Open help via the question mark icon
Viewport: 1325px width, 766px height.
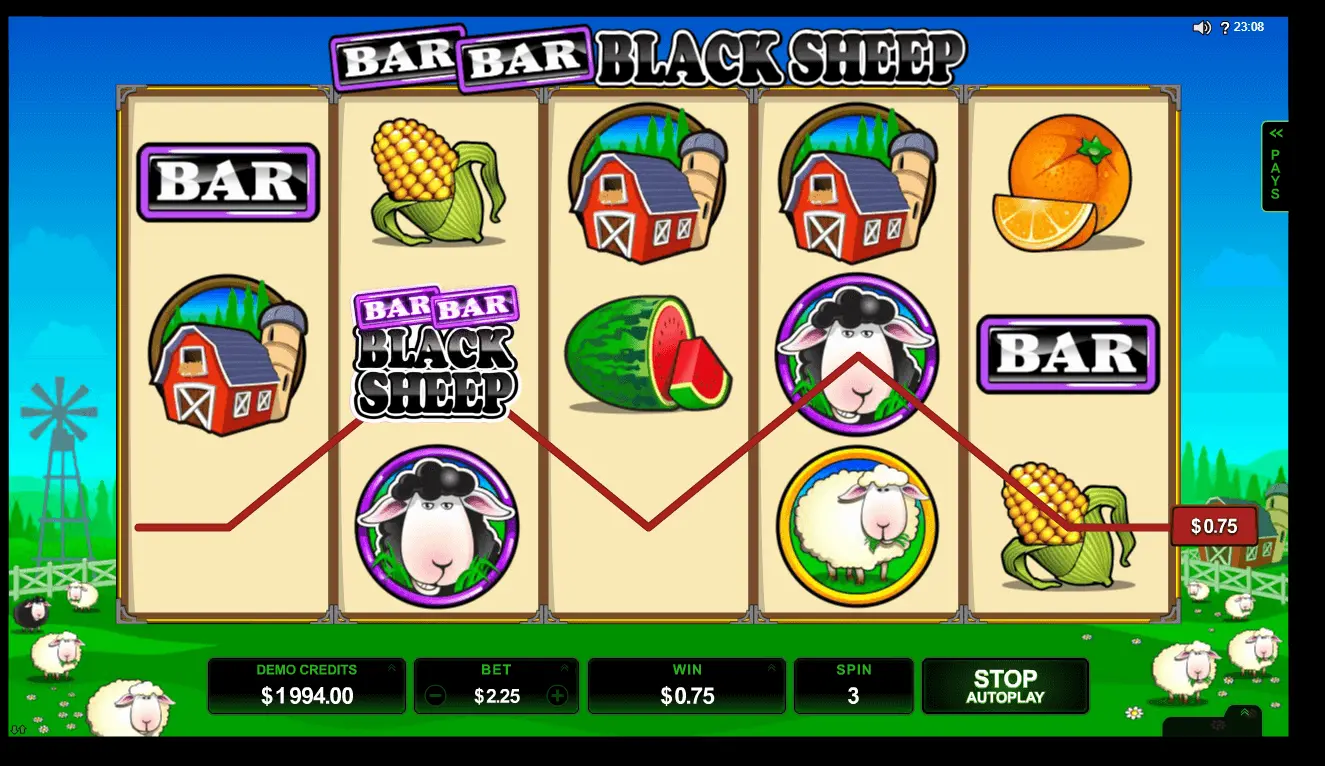click(1225, 28)
